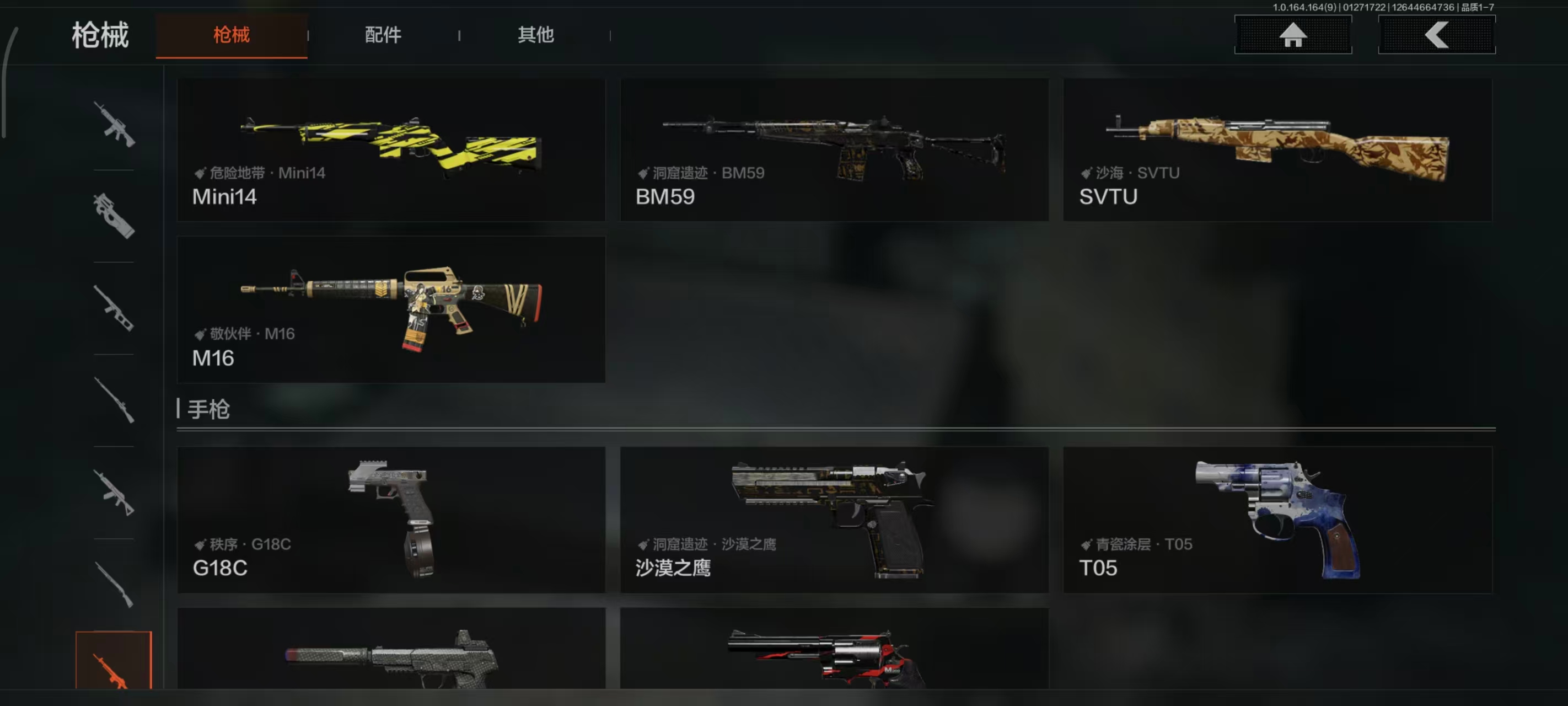Viewport: 1568px width, 706px height.
Task: Switch to the 其他 tab
Action: tap(535, 35)
